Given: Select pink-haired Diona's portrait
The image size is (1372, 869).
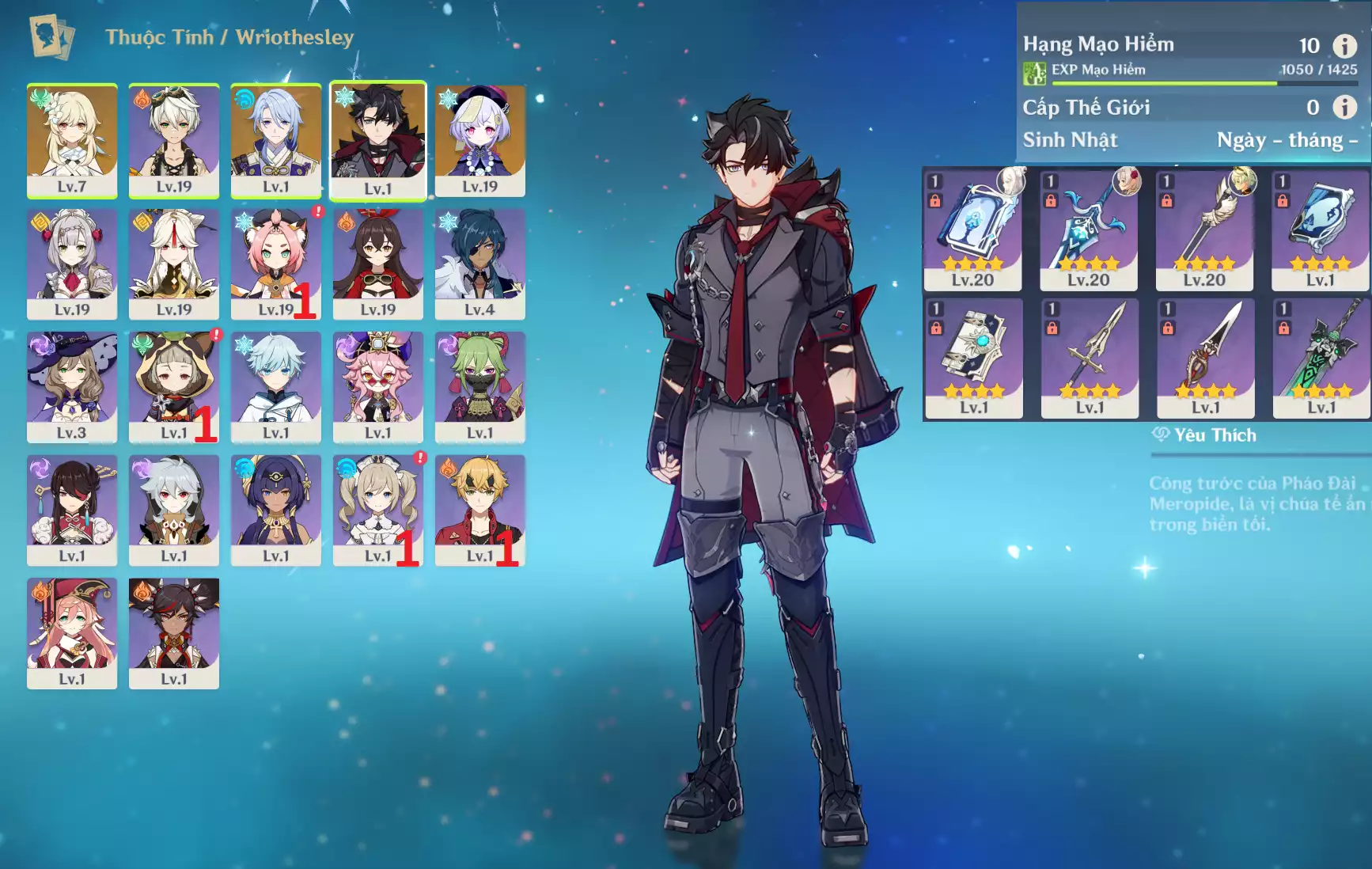Looking at the screenshot, I should 276,264.
